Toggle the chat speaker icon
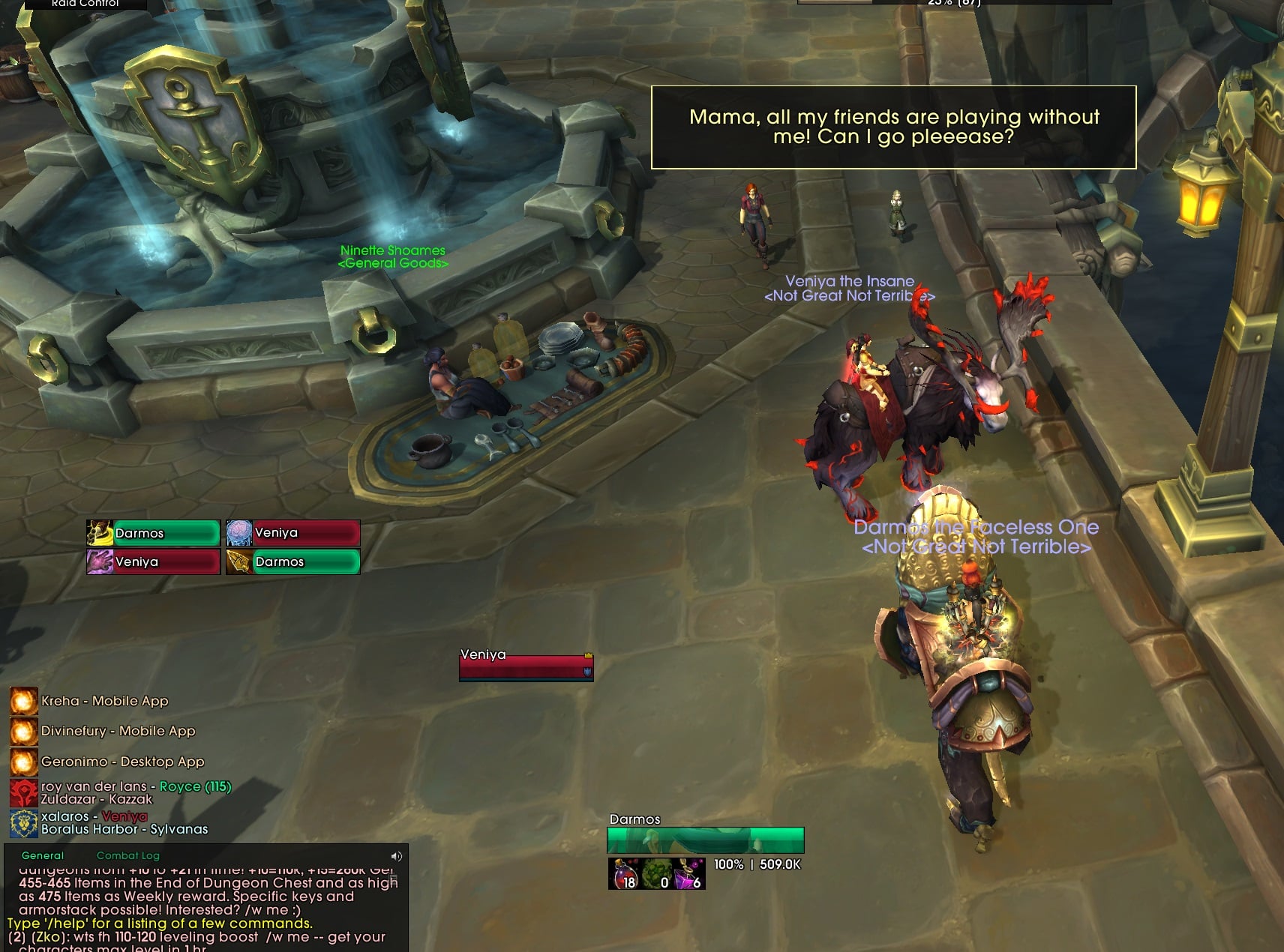 point(396,856)
